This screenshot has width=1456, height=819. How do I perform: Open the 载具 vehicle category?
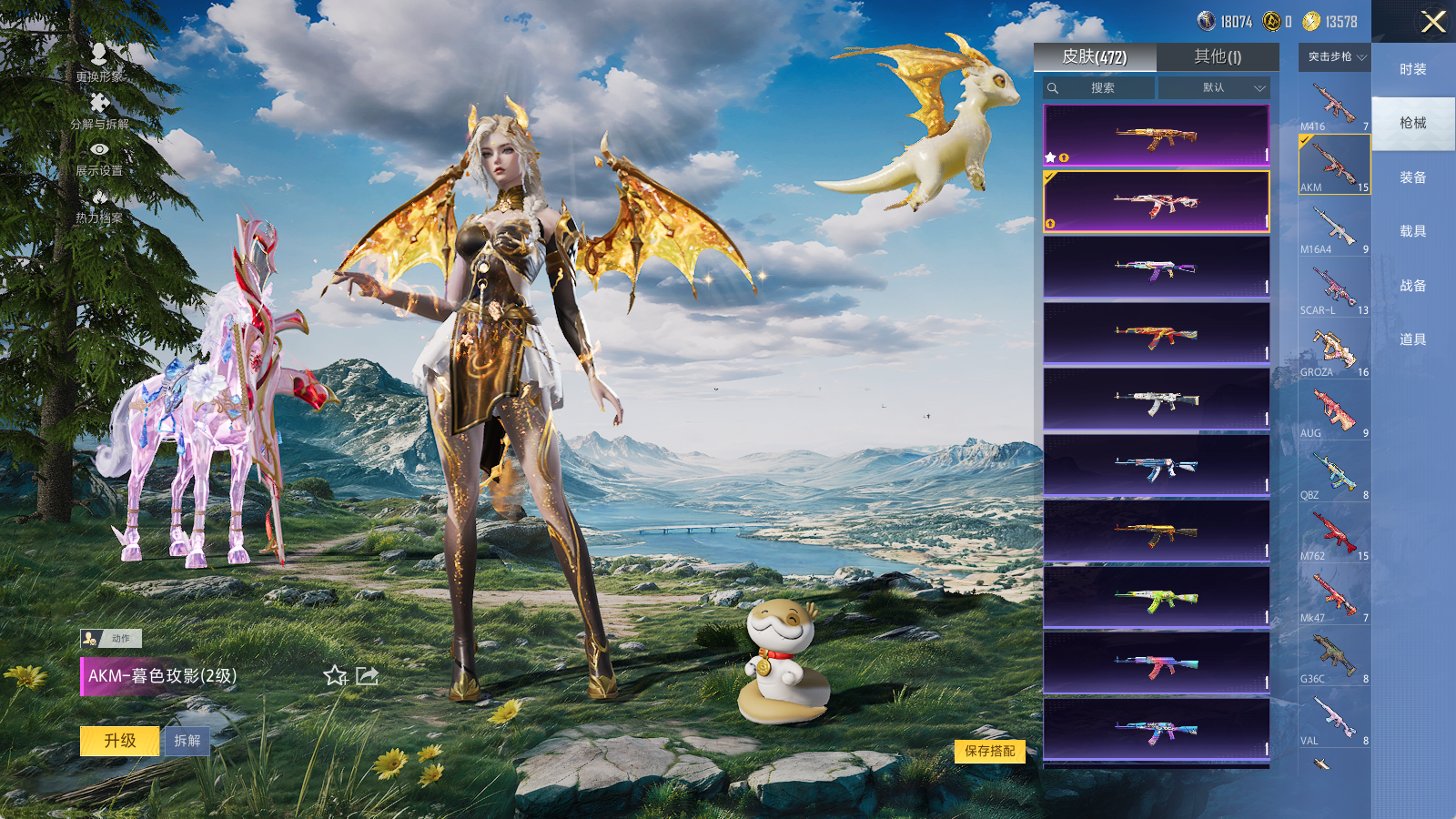(x=1412, y=231)
